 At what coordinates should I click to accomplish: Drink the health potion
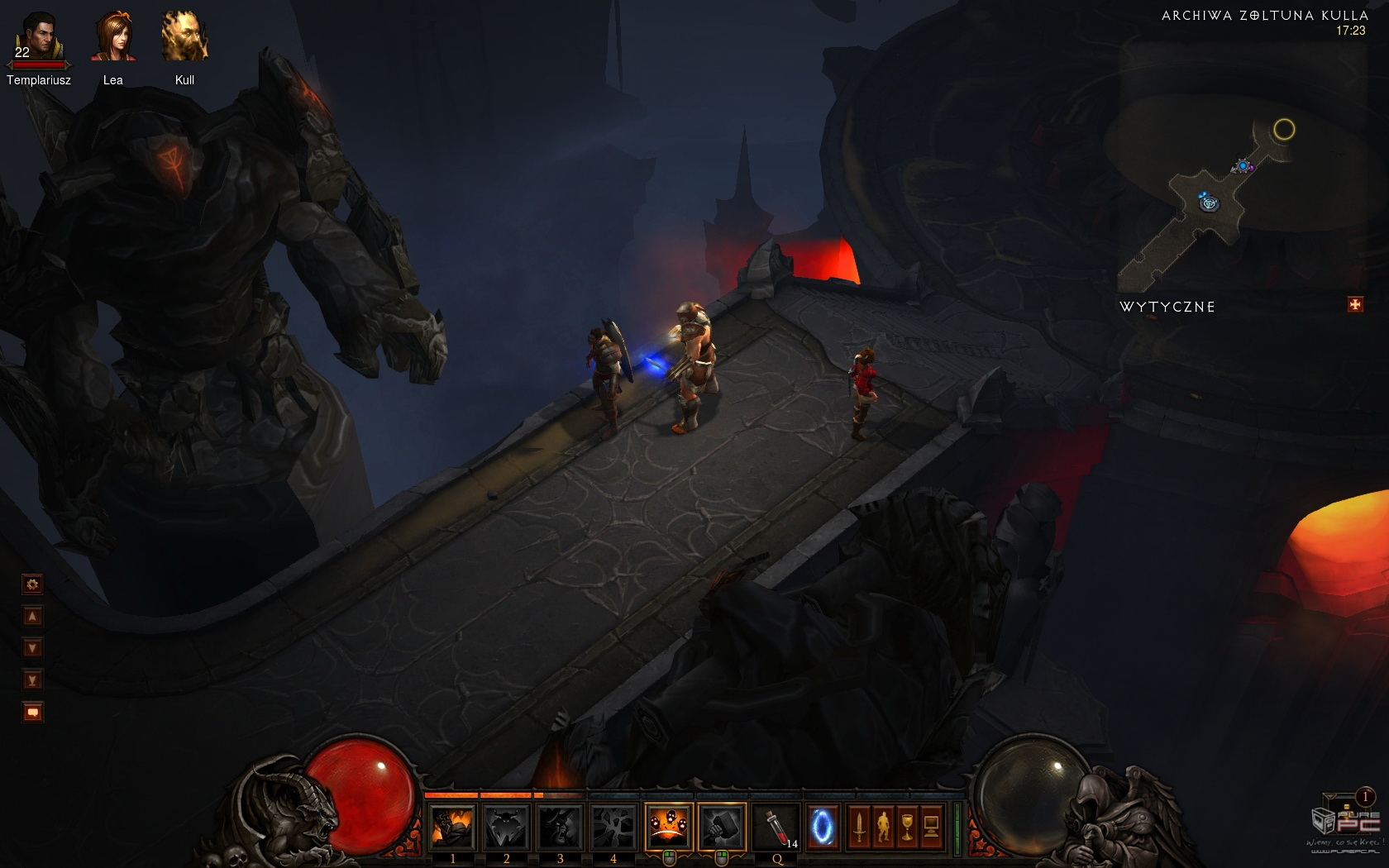point(776,827)
